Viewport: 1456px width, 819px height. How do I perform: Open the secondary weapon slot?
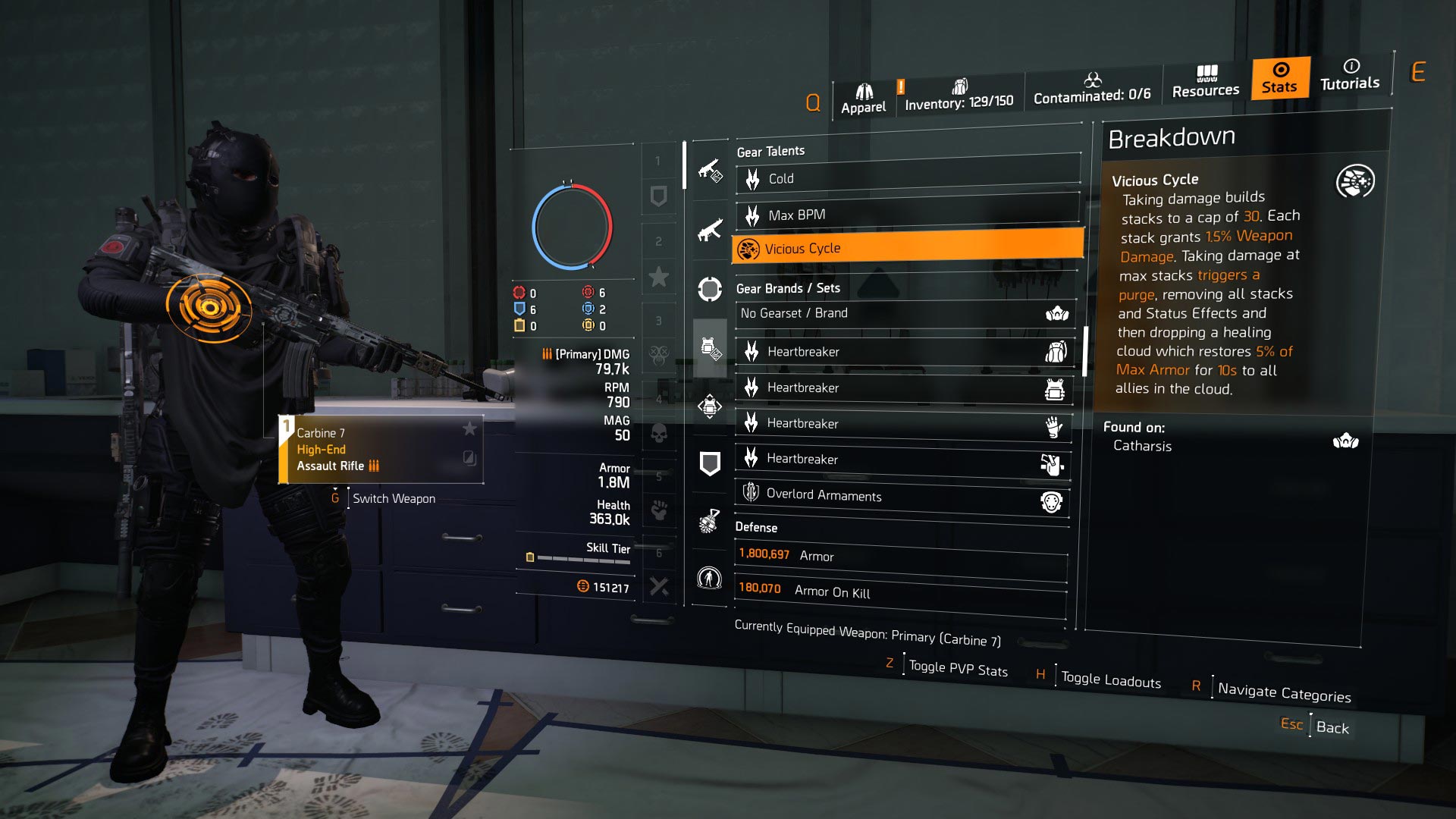[x=709, y=230]
